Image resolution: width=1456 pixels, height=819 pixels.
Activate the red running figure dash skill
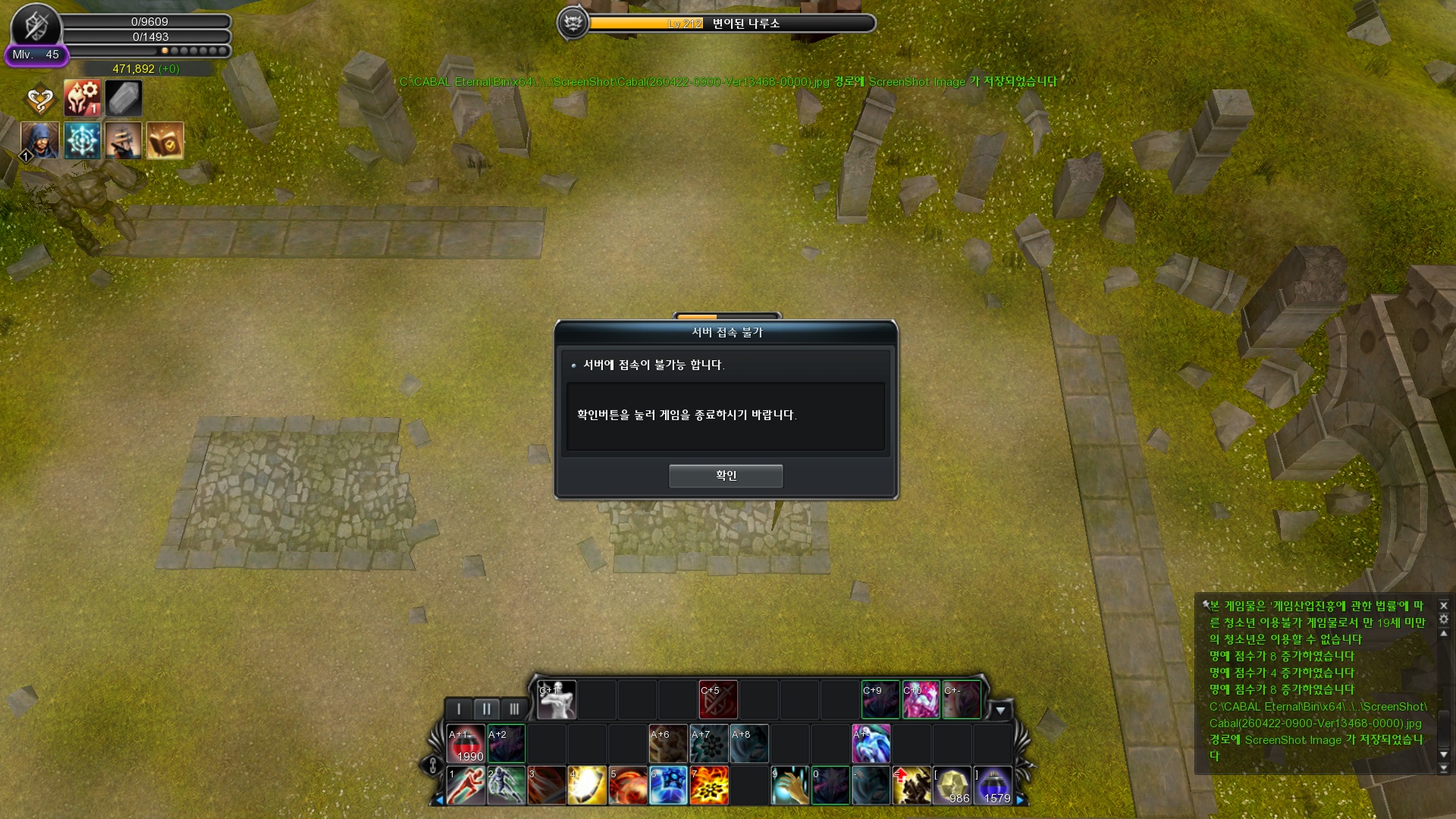click(466, 785)
